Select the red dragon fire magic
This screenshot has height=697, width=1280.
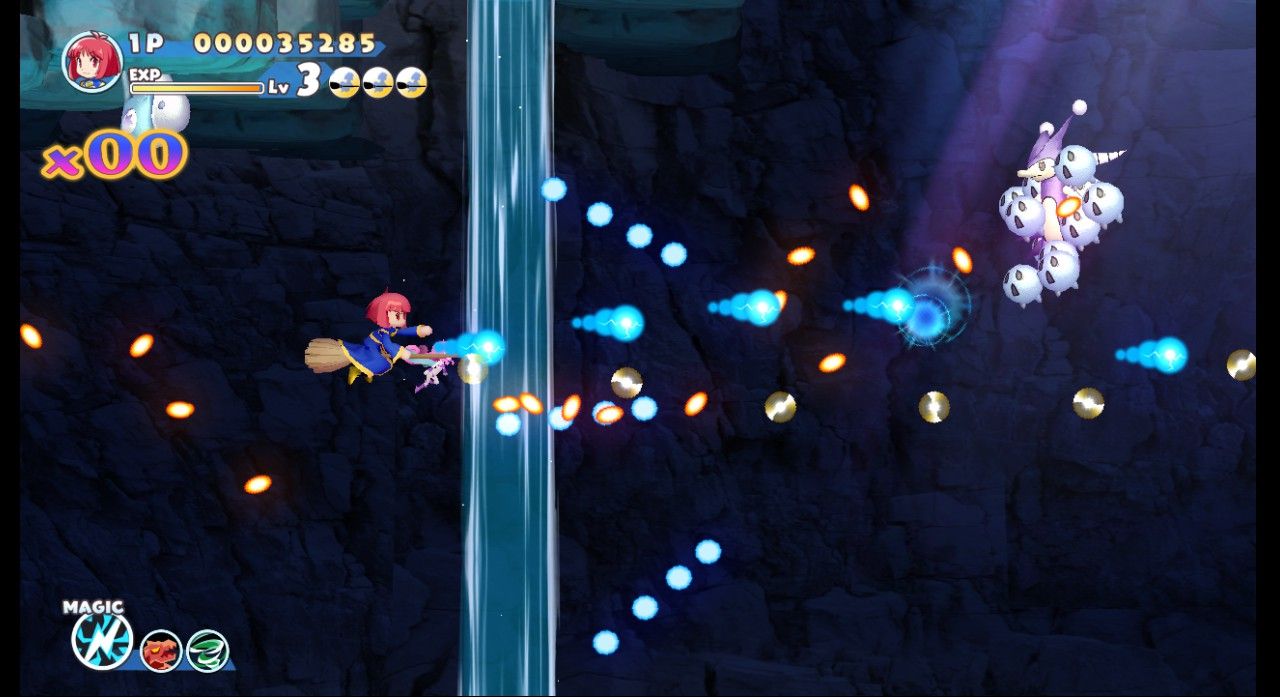(x=160, y=650)
